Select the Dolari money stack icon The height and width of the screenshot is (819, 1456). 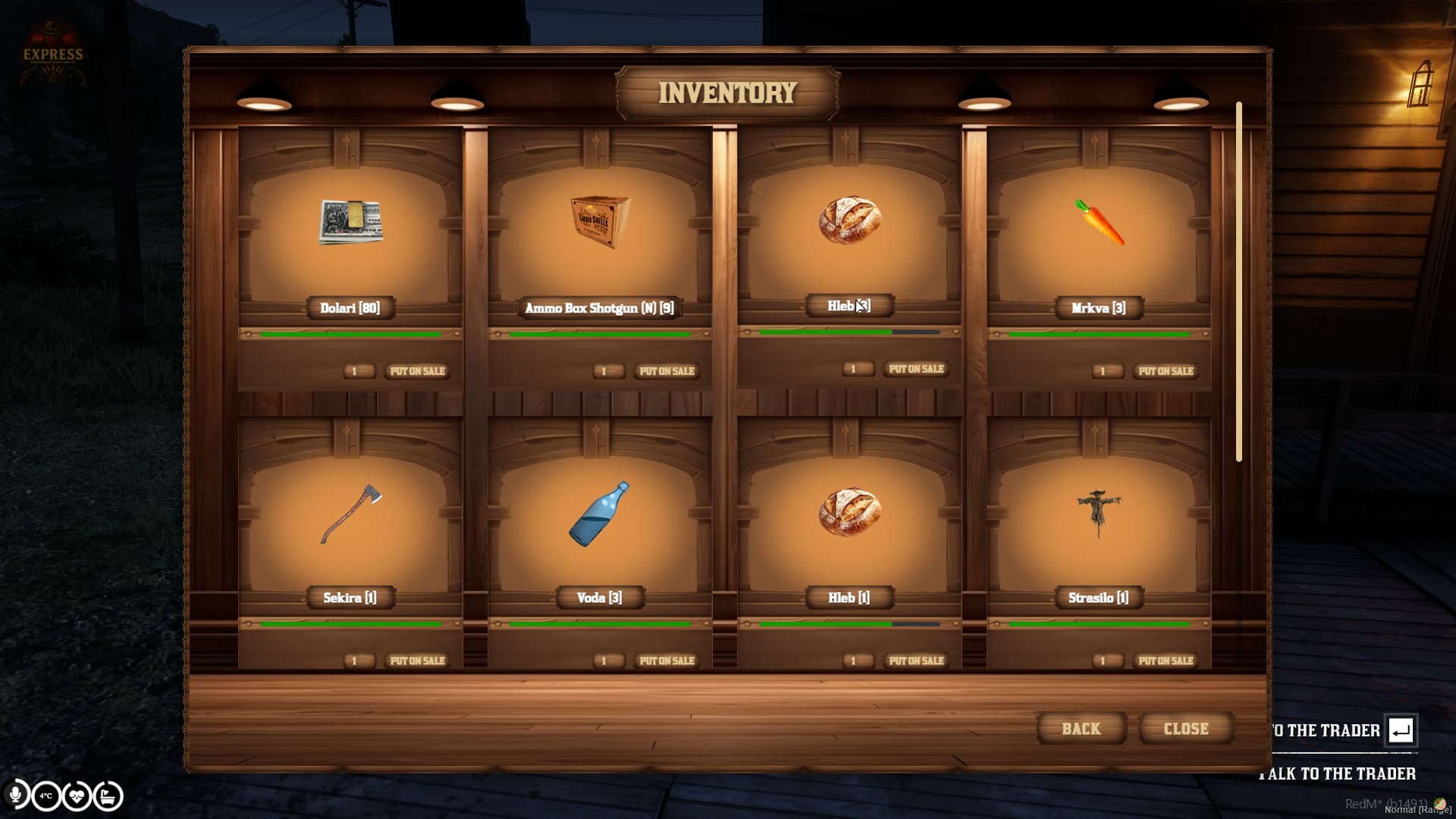click(350, 223)
